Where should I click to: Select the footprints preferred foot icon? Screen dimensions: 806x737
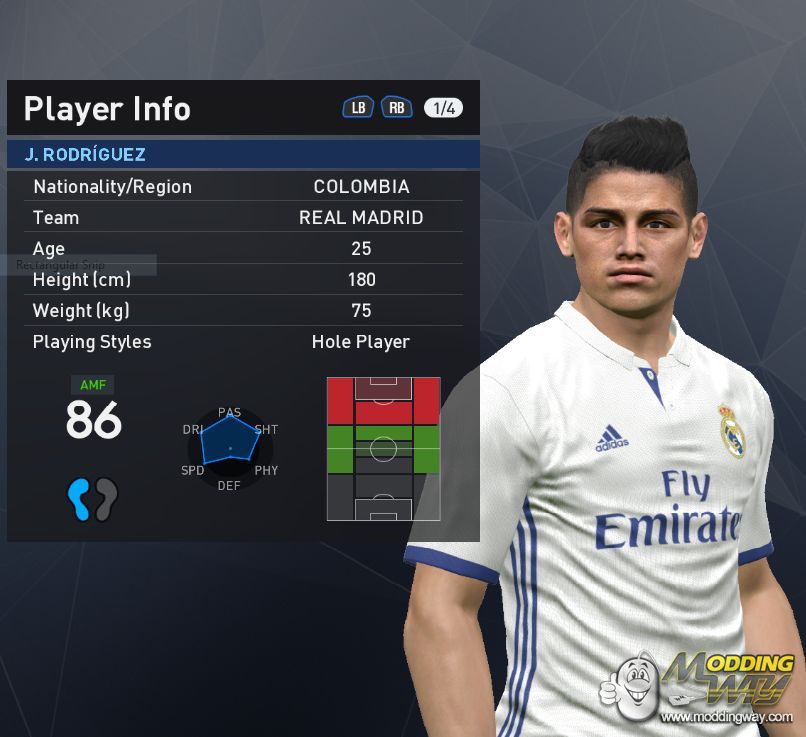point(92,498)
